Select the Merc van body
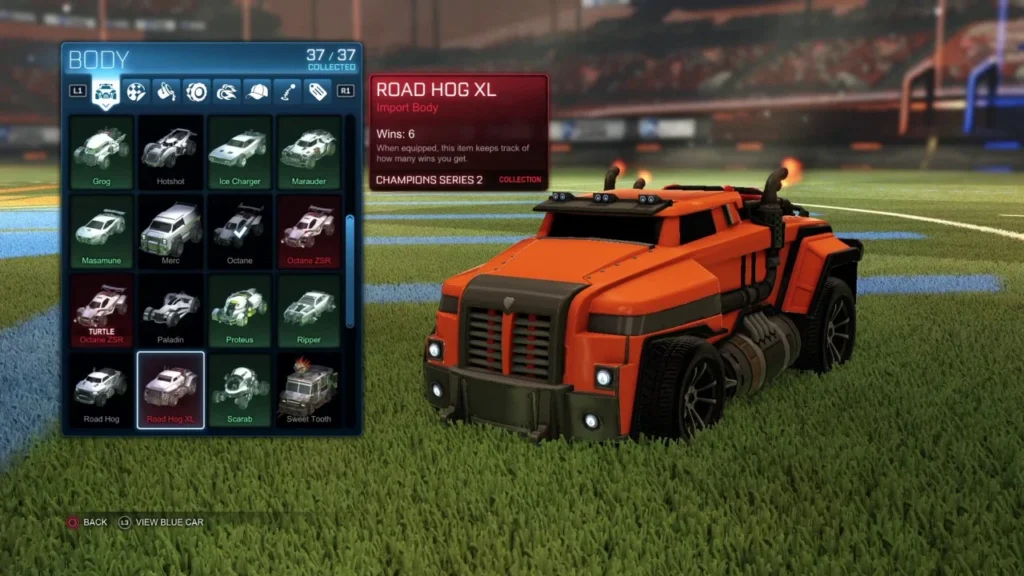Screen dimensions: 1024x576 pyautogui.click(x=170, y=231)
